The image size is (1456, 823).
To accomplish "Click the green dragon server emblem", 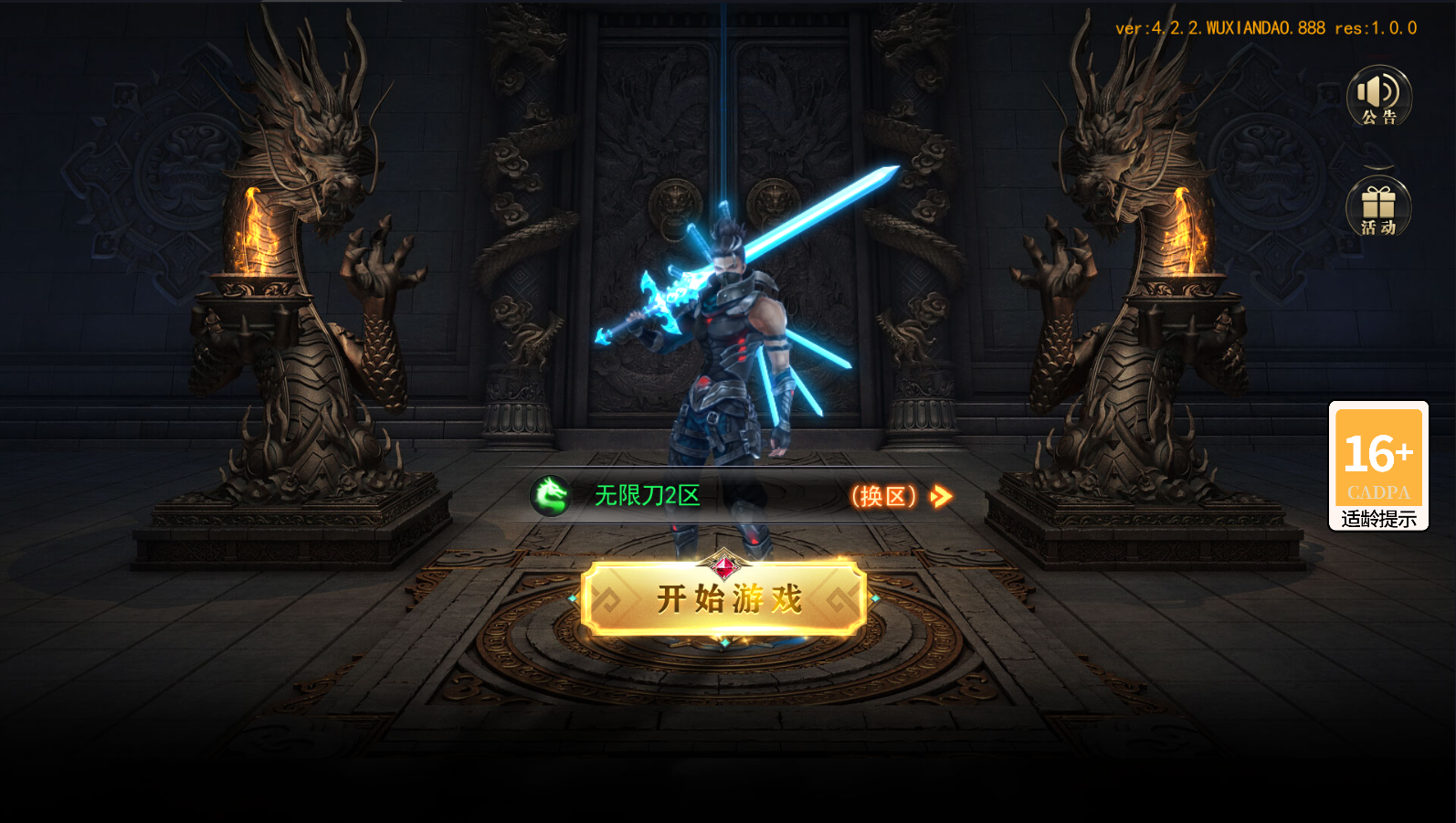I will click(x=551, y=494).
